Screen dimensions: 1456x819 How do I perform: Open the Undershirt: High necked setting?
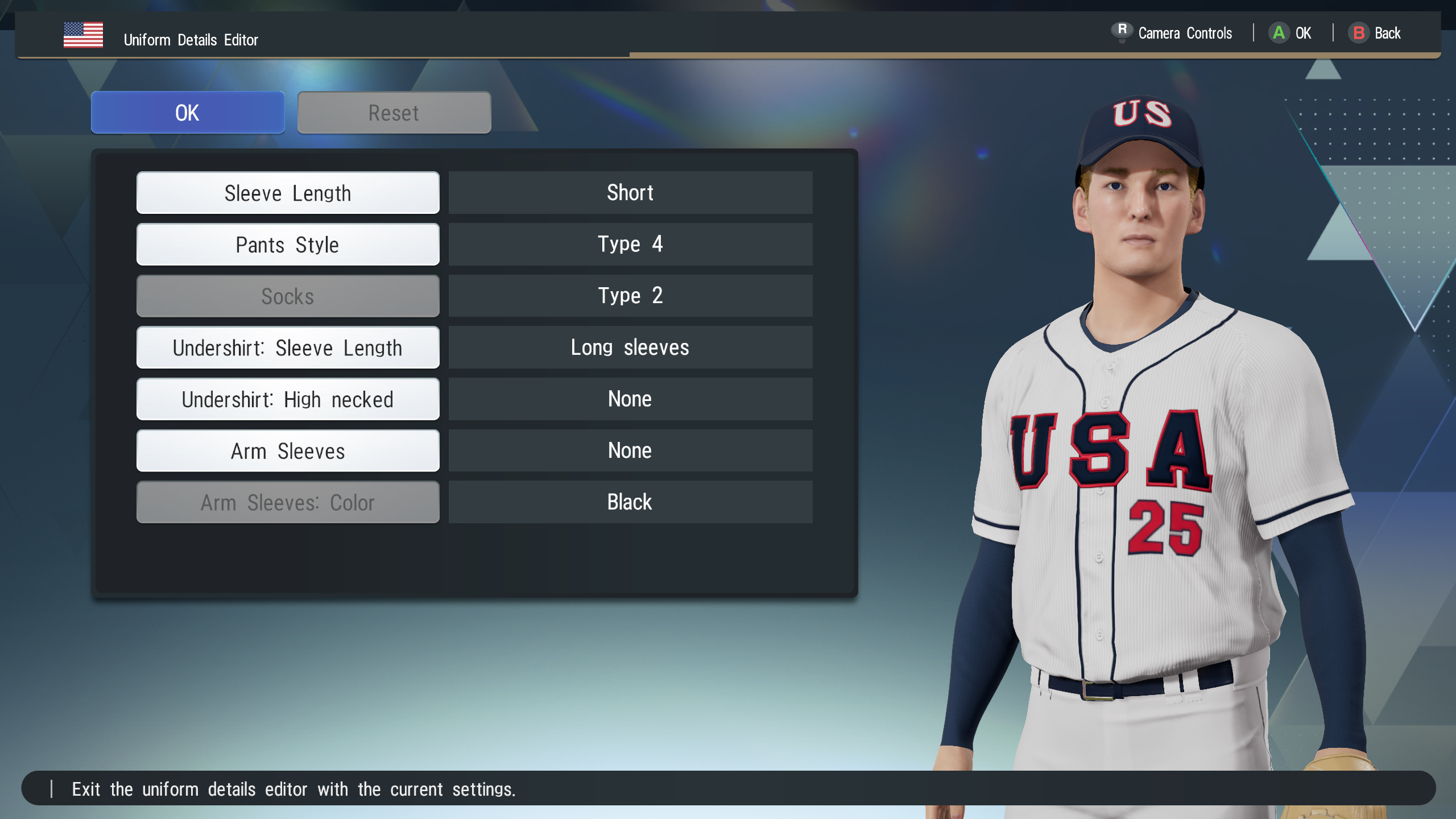pyautogui.click(x=288, y=399)
